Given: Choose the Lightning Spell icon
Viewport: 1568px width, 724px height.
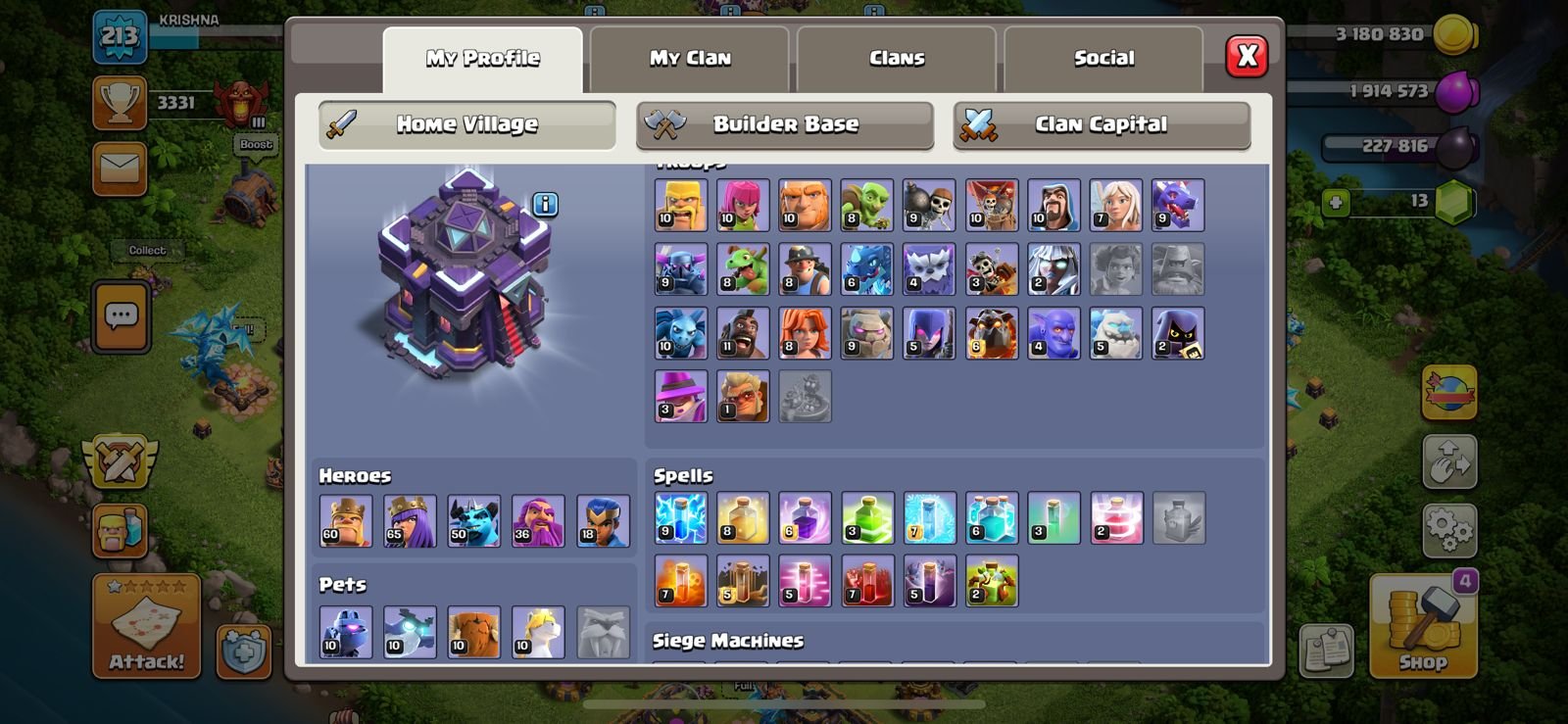Looking at the screenshot, I should [x=680, y=518].
